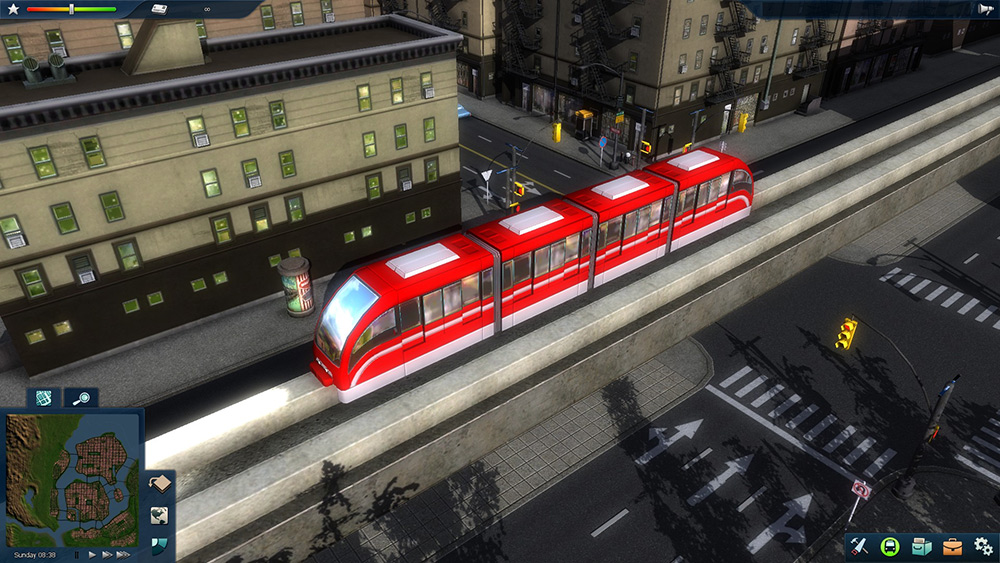This screenshot has width=1000, height=563.
Task: Click the star icon in top bar
Action: coord(13,9)
